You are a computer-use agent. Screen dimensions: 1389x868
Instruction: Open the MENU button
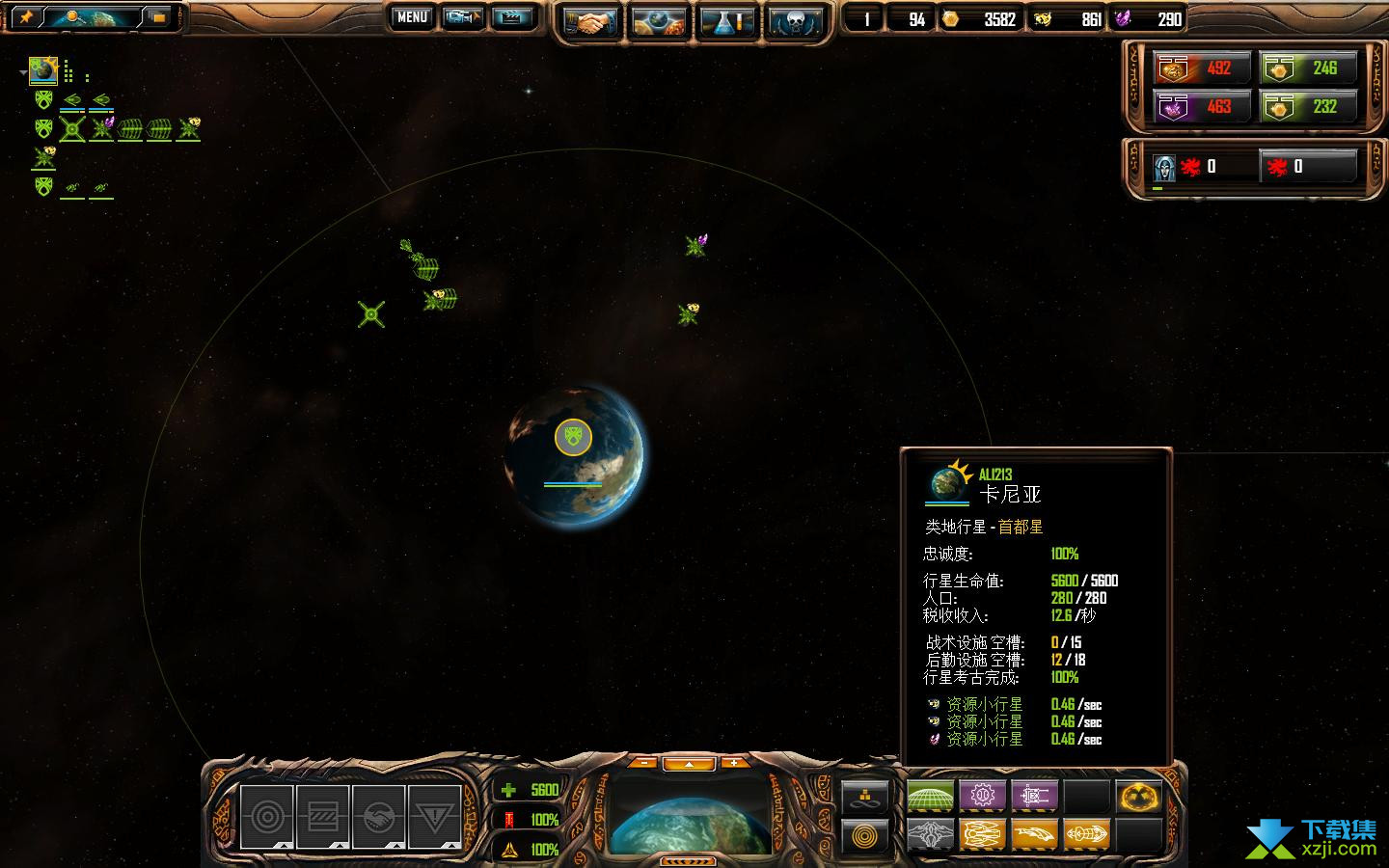412,17
